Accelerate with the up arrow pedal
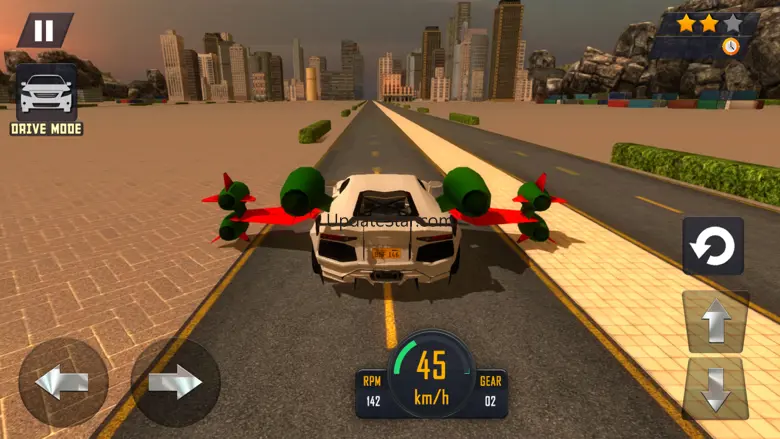The width and height of the screenshot is (780, 439). pyautogui.click(x=715, y=322)
